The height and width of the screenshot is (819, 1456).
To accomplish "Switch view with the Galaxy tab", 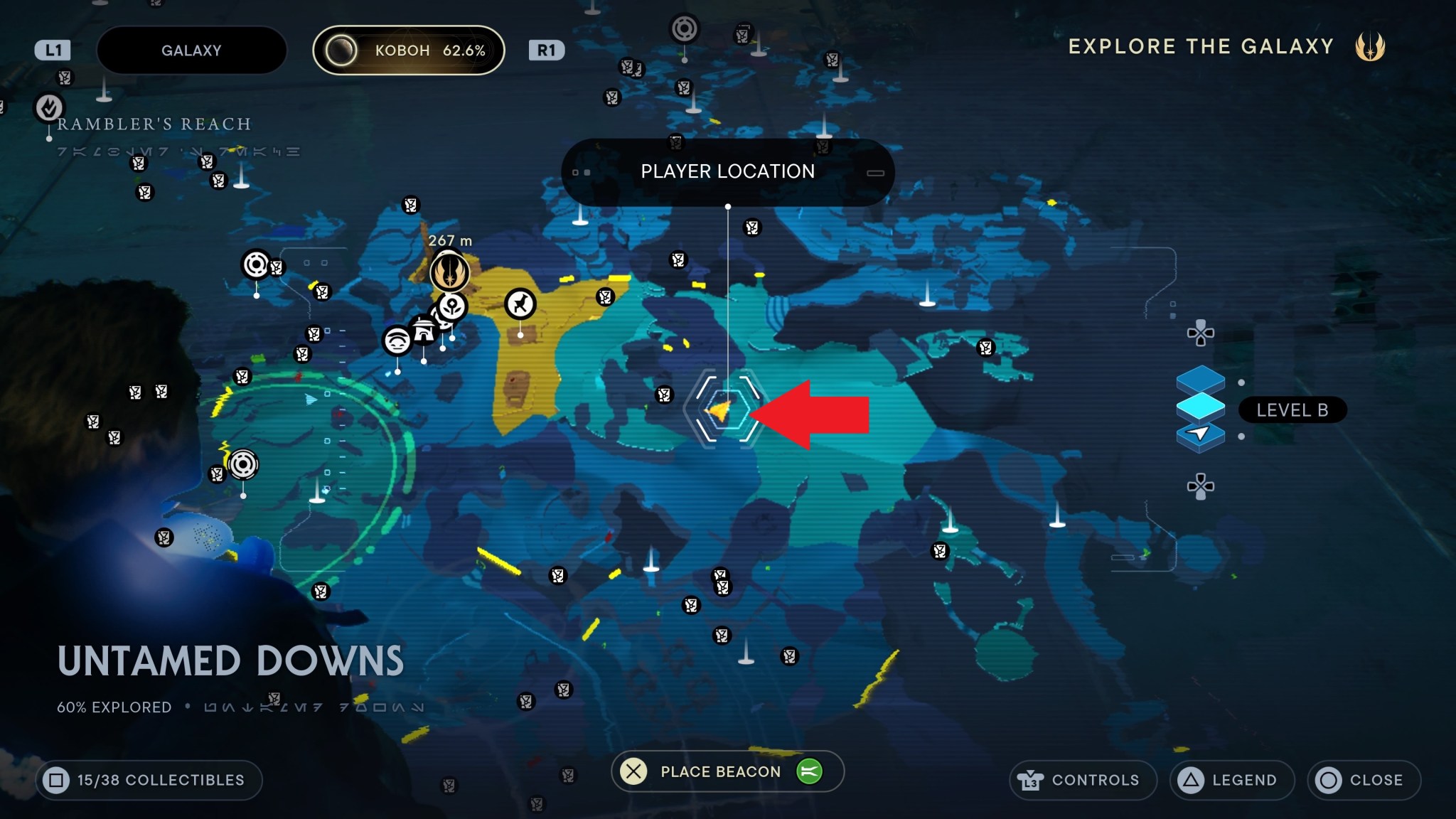I will click(x=192, y=50).
